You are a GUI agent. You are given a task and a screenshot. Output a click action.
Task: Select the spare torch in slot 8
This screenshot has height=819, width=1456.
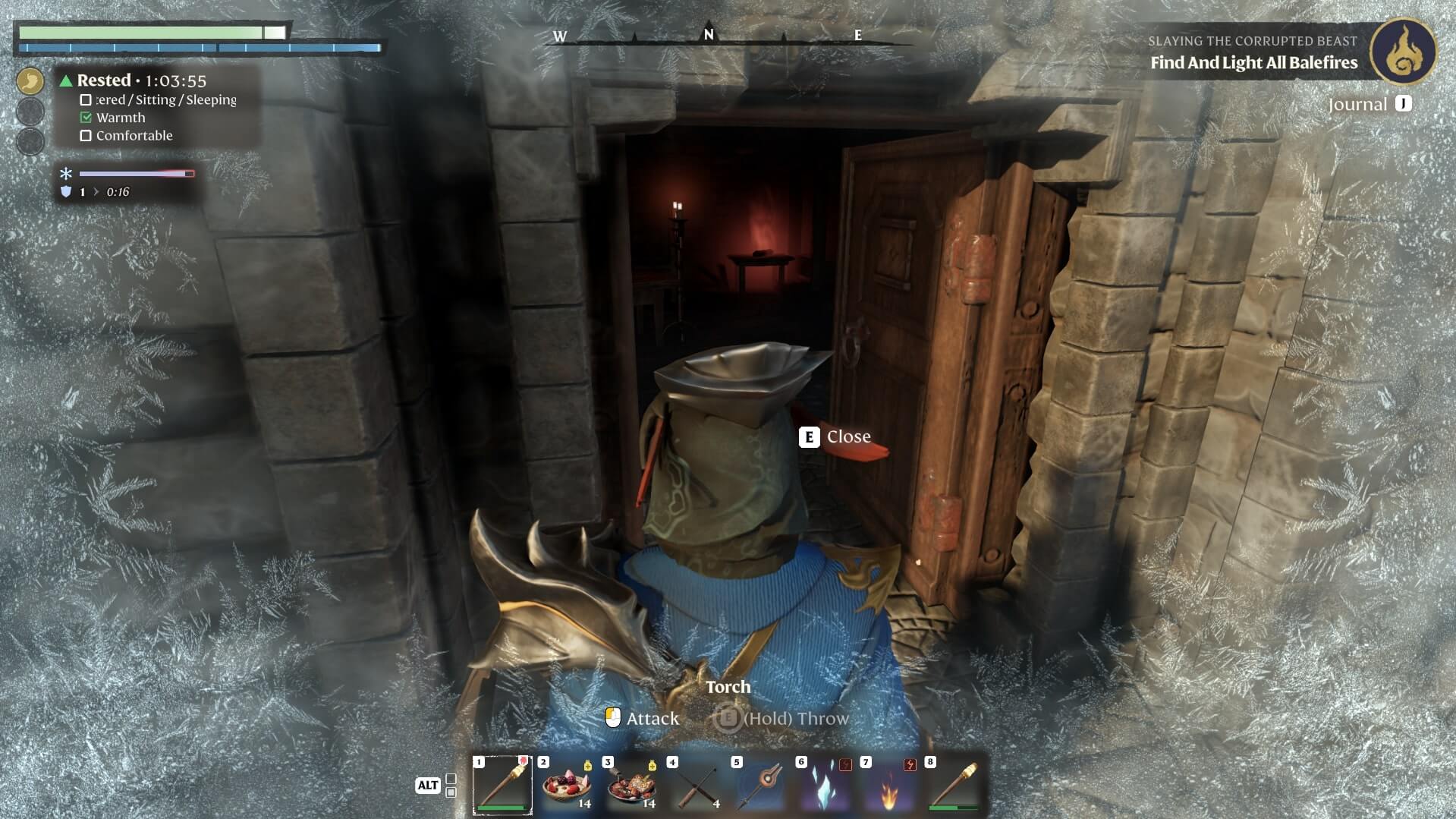pyautogui.click(x=954, y=785)
